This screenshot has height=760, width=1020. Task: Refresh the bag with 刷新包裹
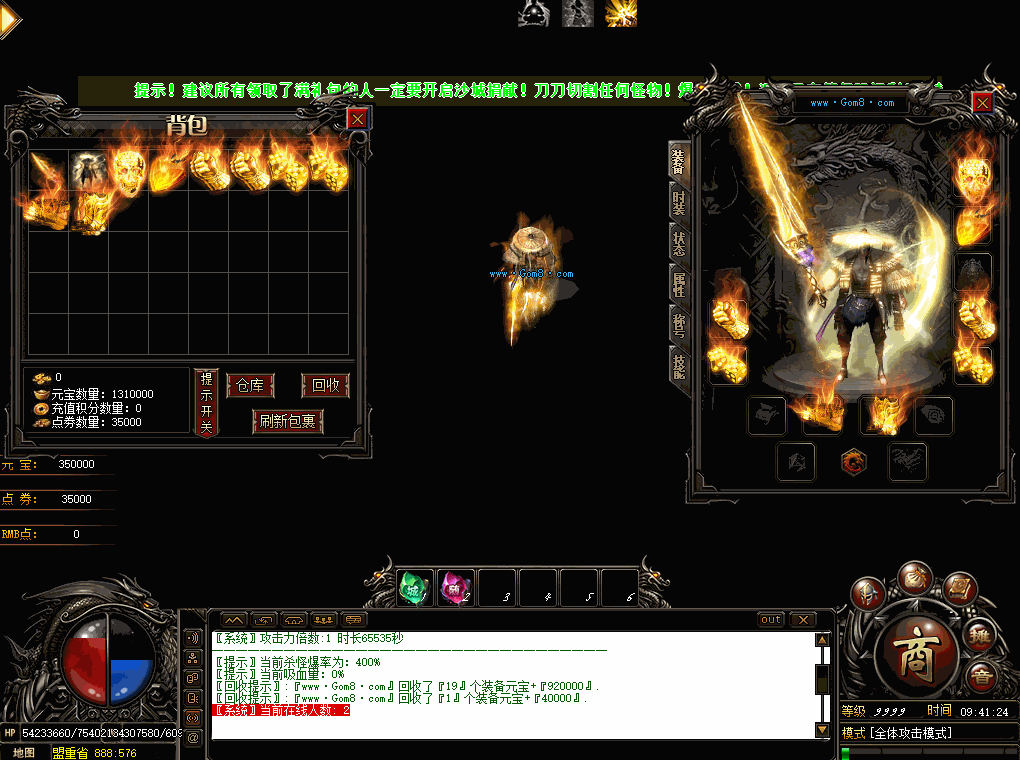288,421
